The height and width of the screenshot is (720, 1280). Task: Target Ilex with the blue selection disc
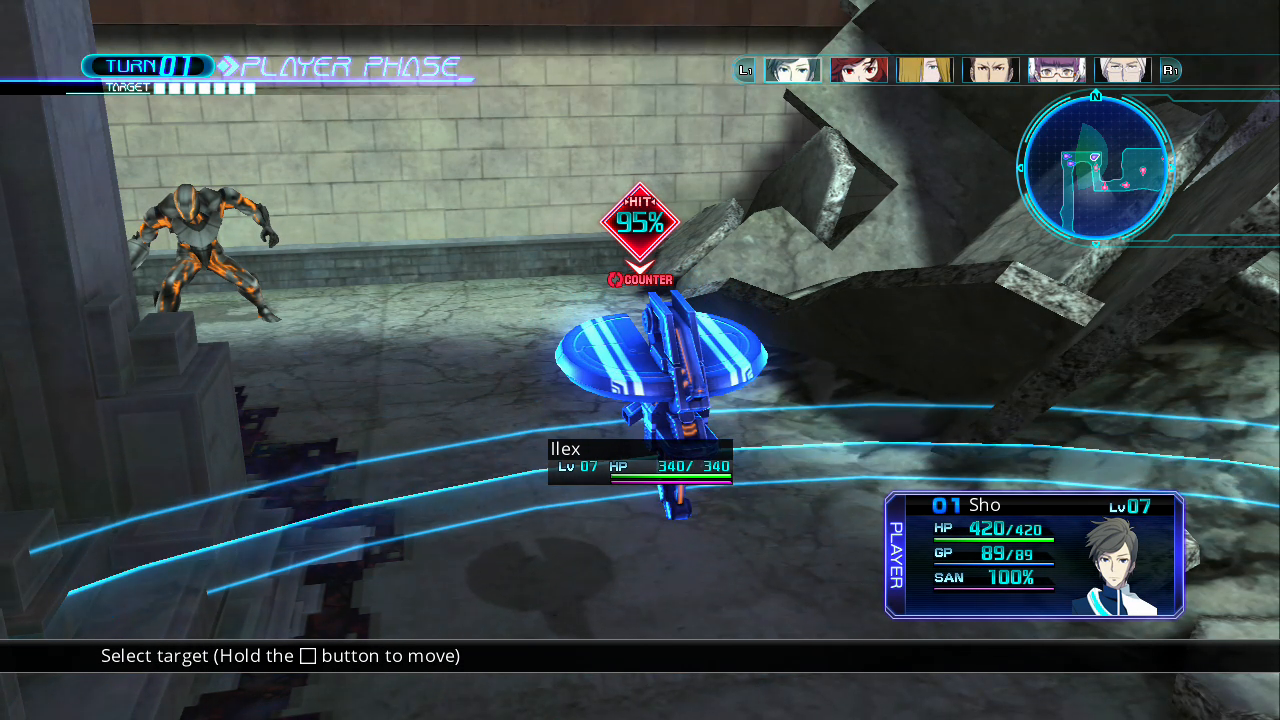pyautogui.click(x=661, y=355)
